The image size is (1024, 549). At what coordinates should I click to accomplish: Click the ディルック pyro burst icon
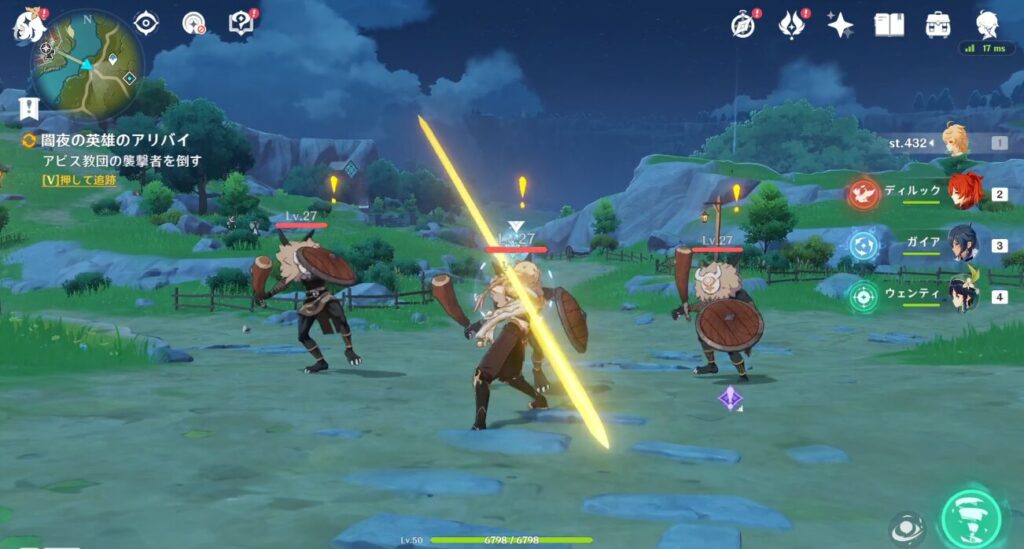tap(863, 193)
